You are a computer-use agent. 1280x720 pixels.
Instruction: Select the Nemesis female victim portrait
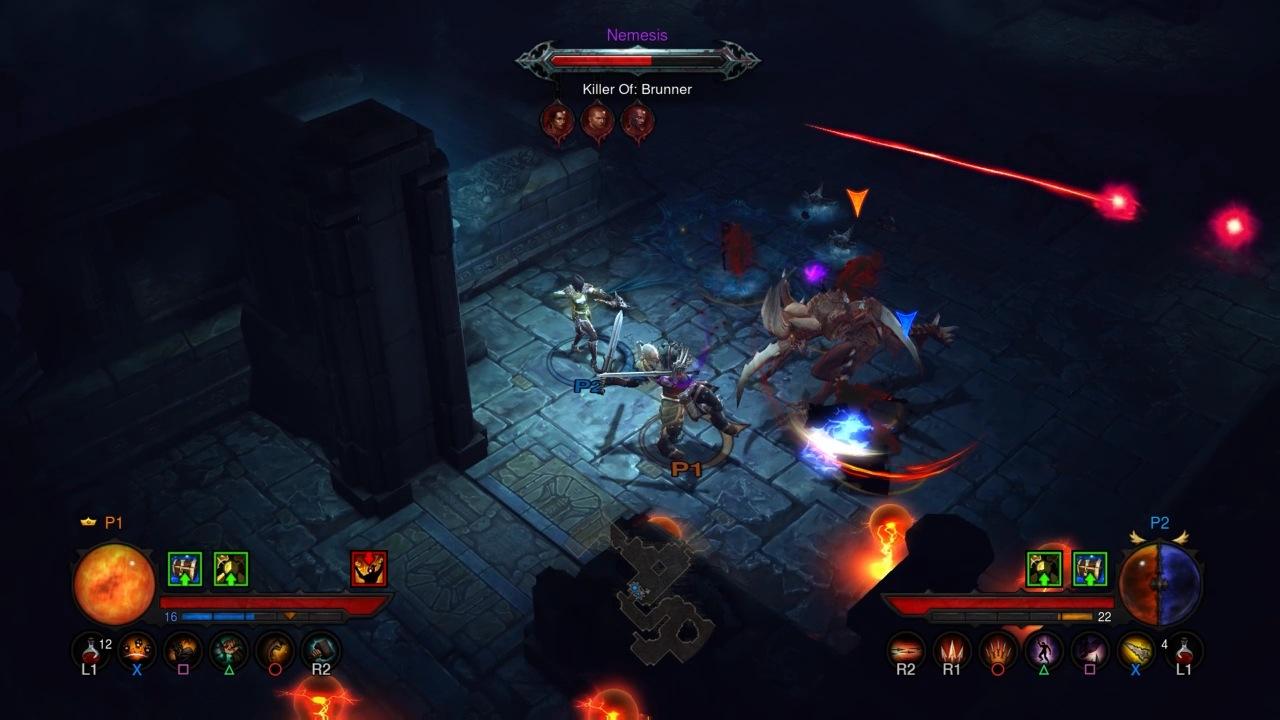coord(557,122)
